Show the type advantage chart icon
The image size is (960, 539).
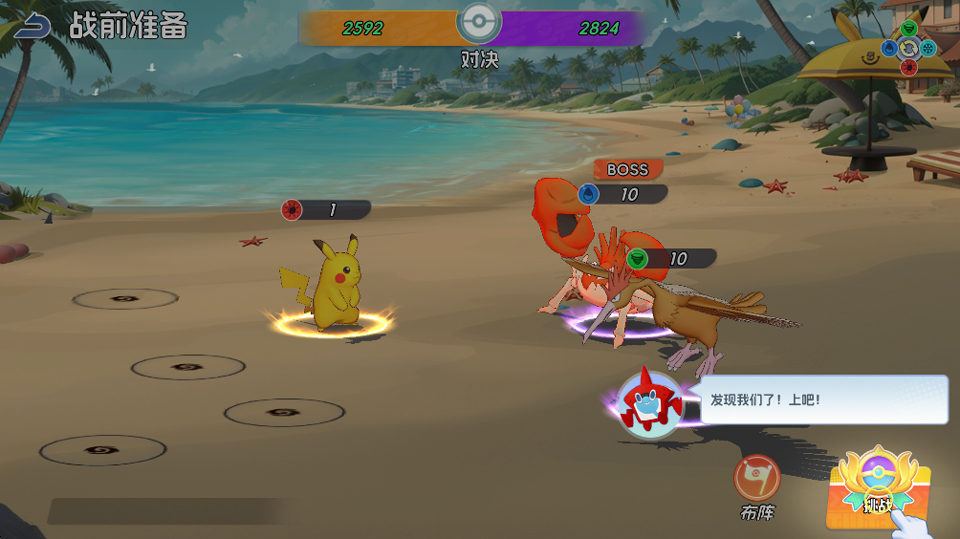pos(908,48)
